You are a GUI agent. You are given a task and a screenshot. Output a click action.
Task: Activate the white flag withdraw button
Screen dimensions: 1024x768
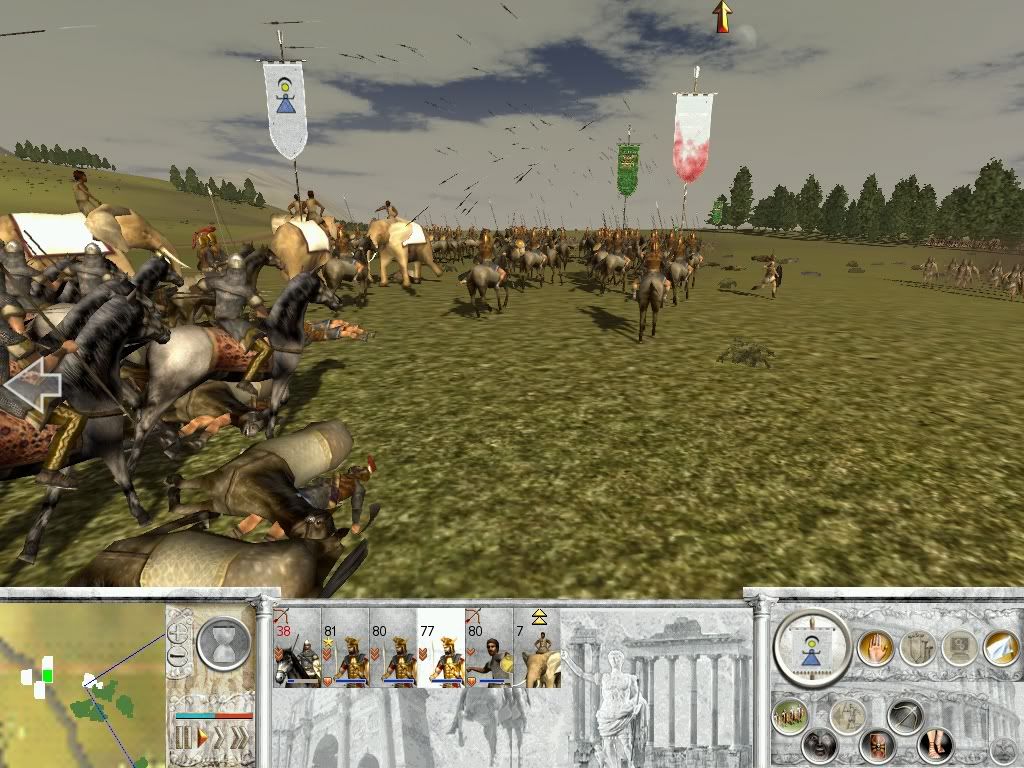pos(1000,648)
